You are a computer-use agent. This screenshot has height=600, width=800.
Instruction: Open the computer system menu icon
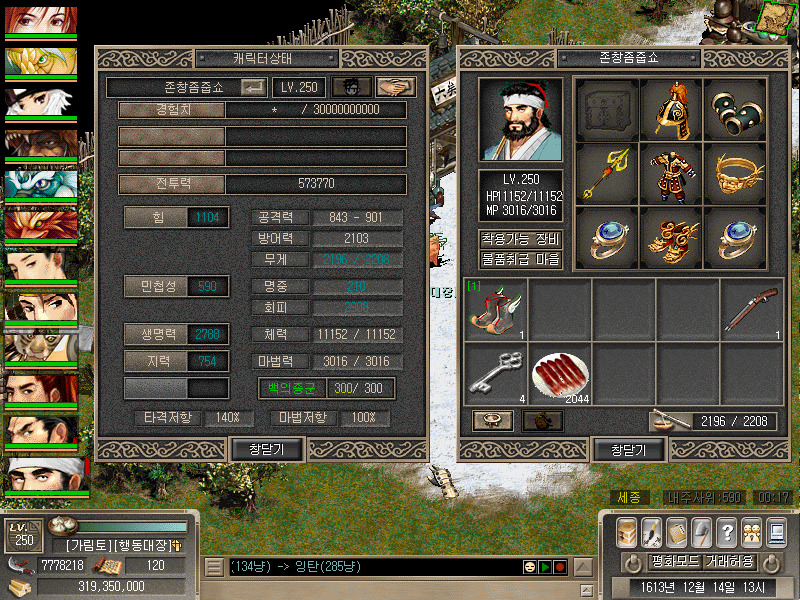pyautogui.click(x=776, y=532)
